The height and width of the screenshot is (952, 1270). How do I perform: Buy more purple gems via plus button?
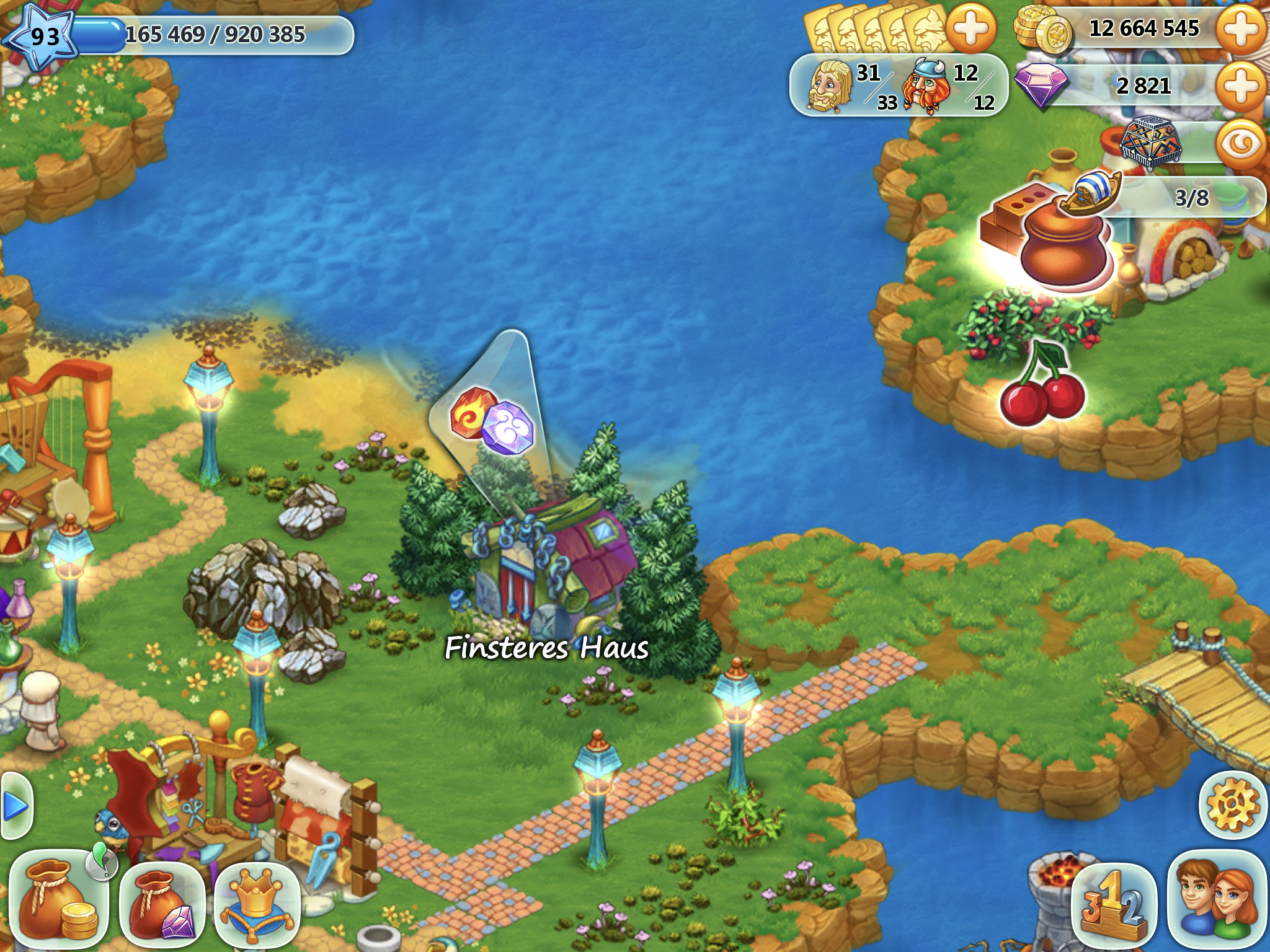pyautogui.click(x=1241, y=86)
